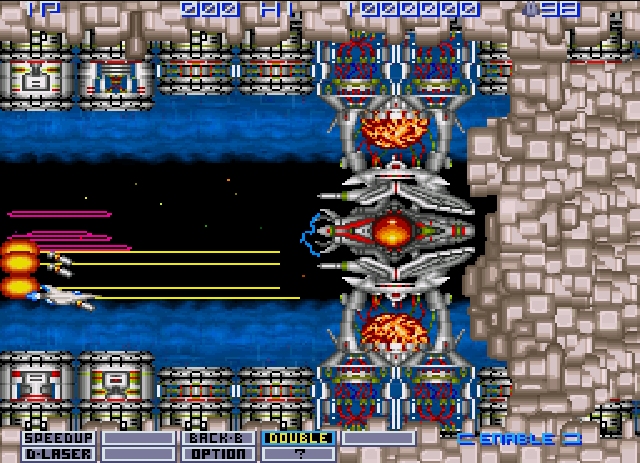Select the question mark power-up slot
Viewport: 640px width, 463px height.
point(298,454)
